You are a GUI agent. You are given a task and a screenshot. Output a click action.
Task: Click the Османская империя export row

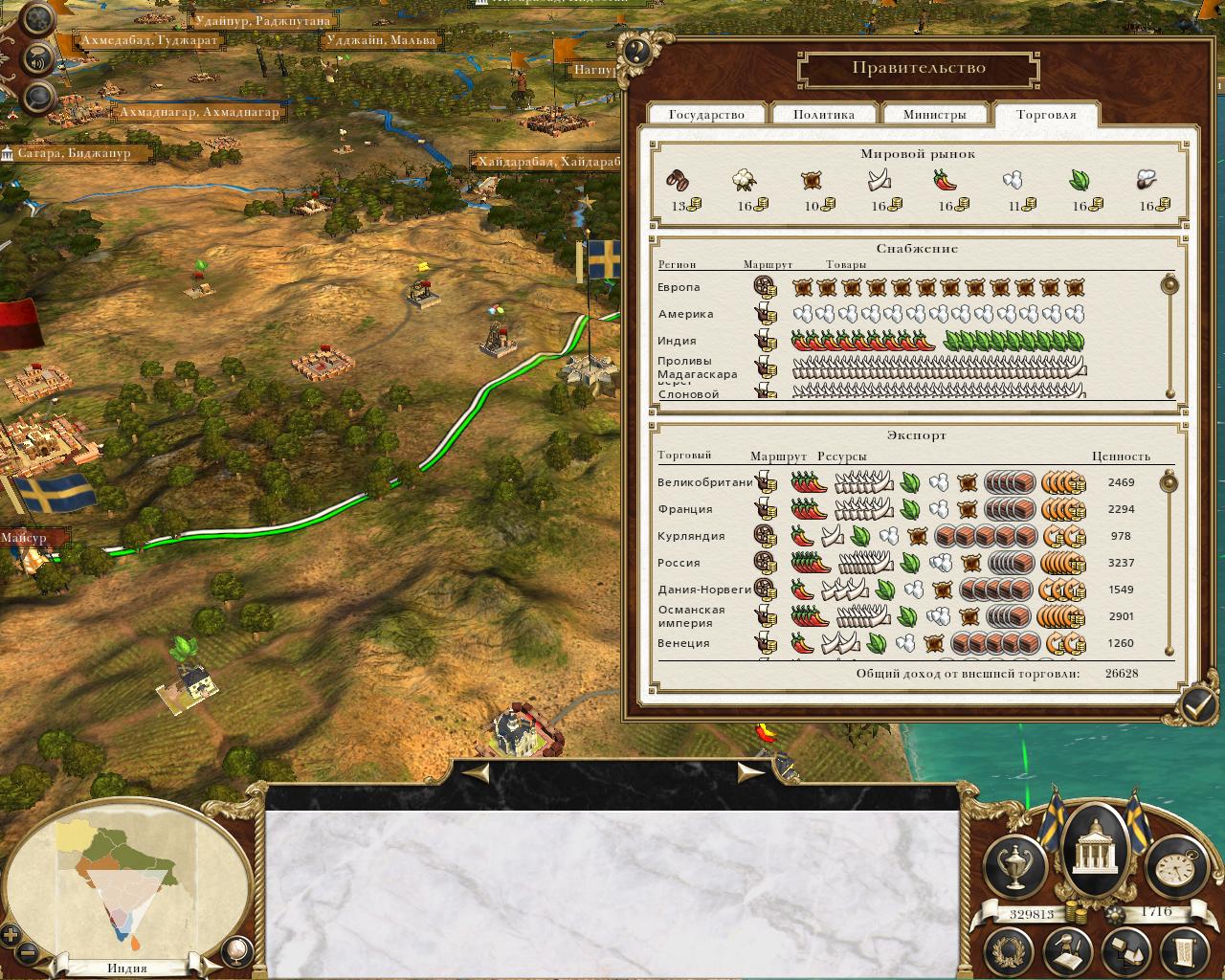coord(691,616)
